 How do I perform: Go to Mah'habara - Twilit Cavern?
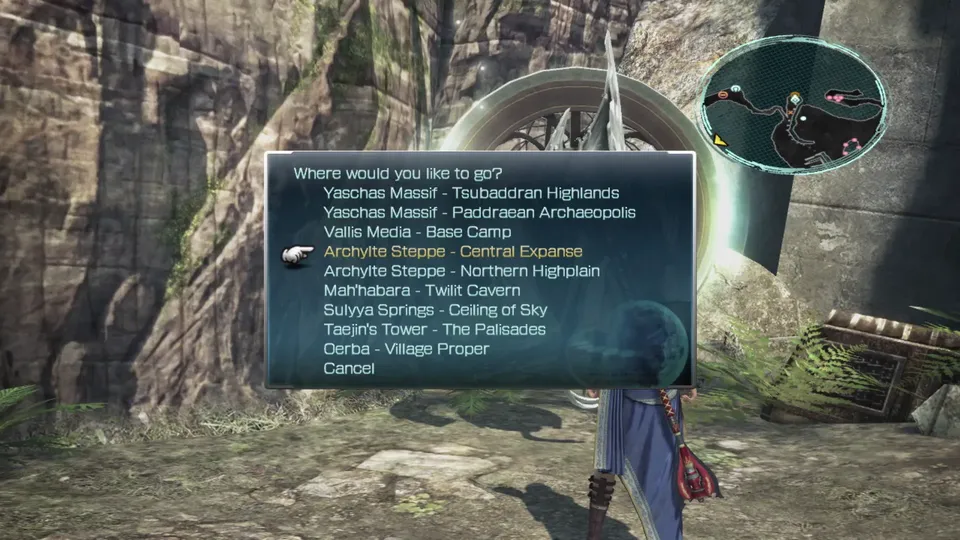(422, 290)
